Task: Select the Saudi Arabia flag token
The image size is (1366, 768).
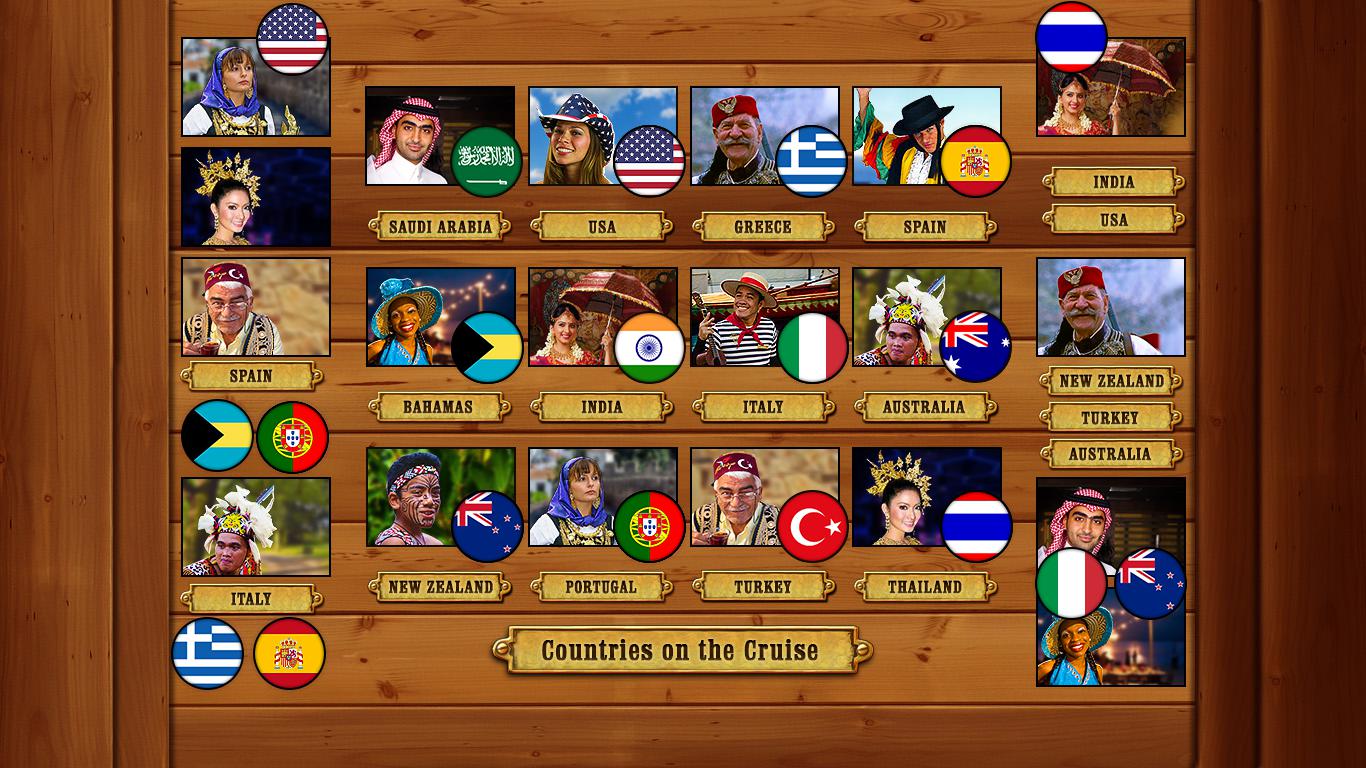Action: click(x=487, y=161)
